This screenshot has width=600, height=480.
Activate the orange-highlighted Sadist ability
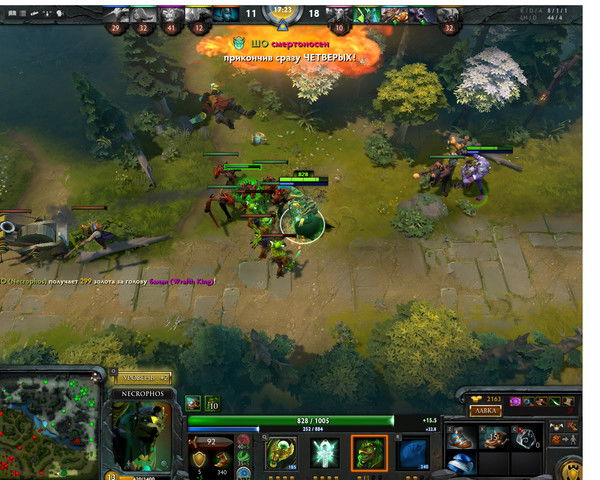(368, 452)
